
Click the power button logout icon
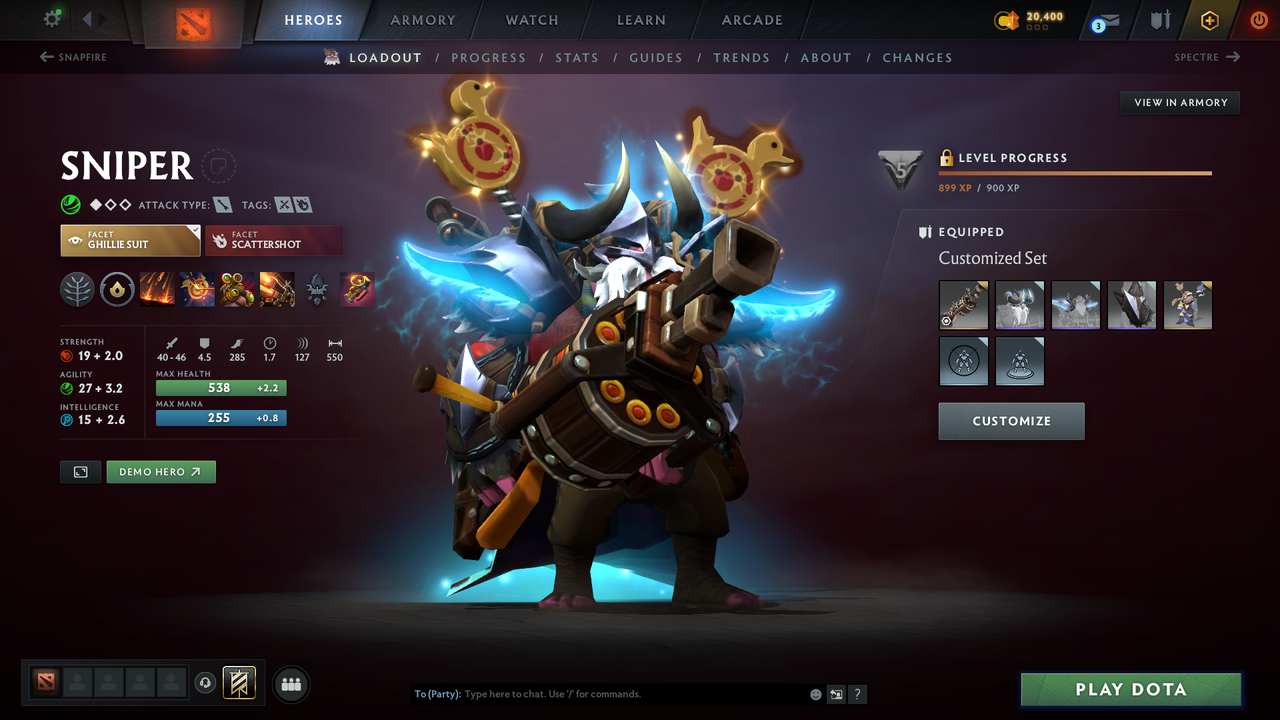[1257, 19]
